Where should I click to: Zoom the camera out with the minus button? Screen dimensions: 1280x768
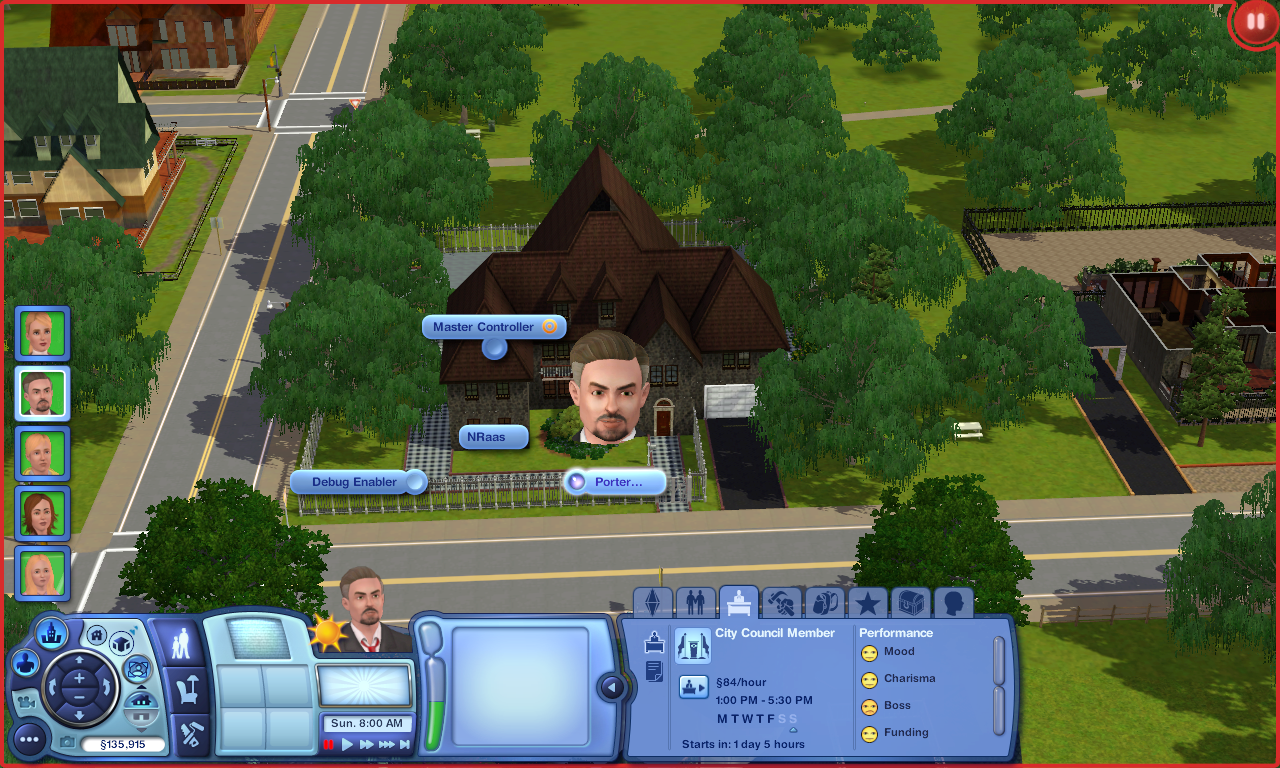[79, 699]
